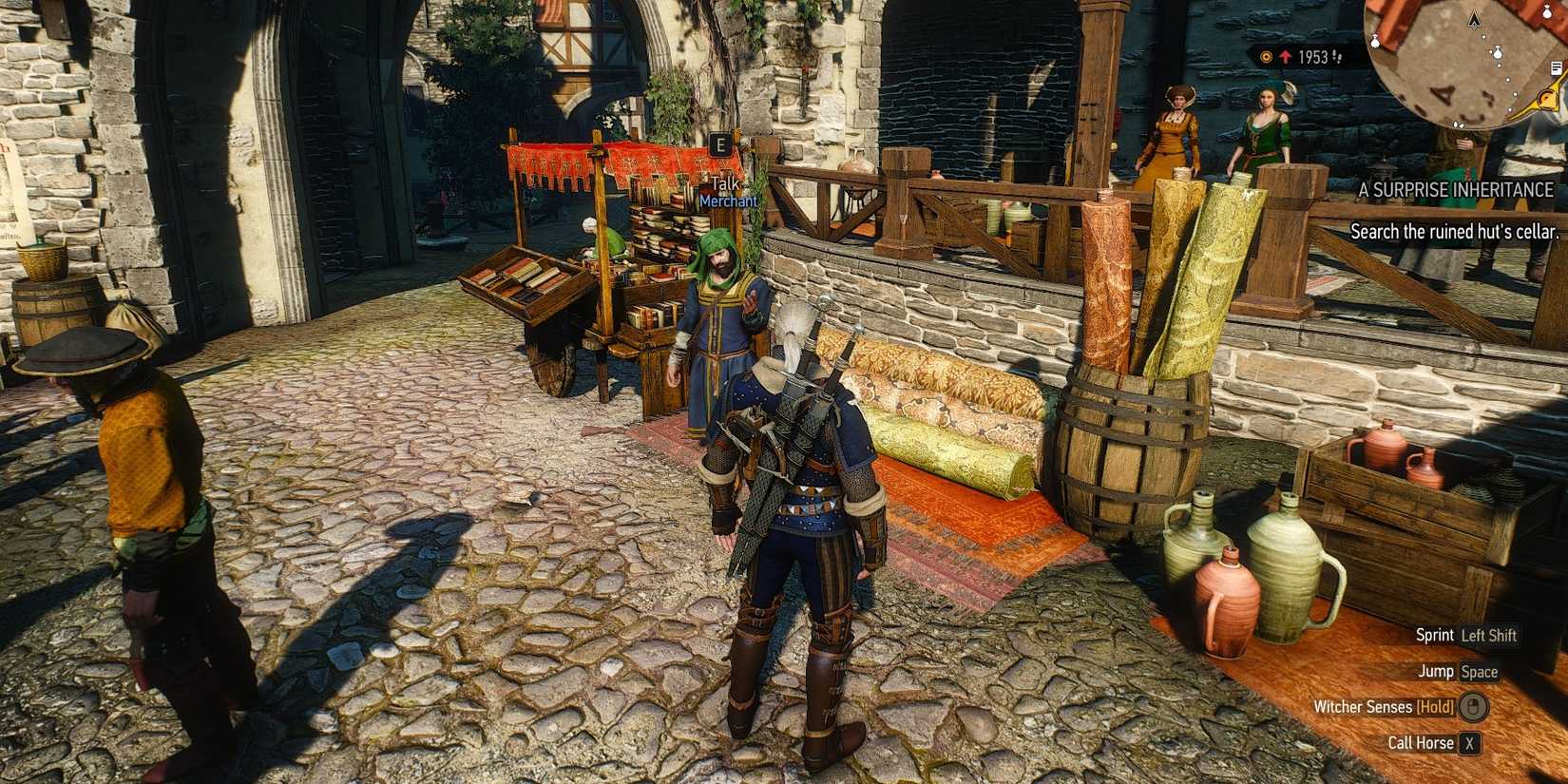Image resolution: width=1568 pixels, height=784 pixels.
Task: Click the 1953 crowns counter
Action: click(x=1313, y=55)
